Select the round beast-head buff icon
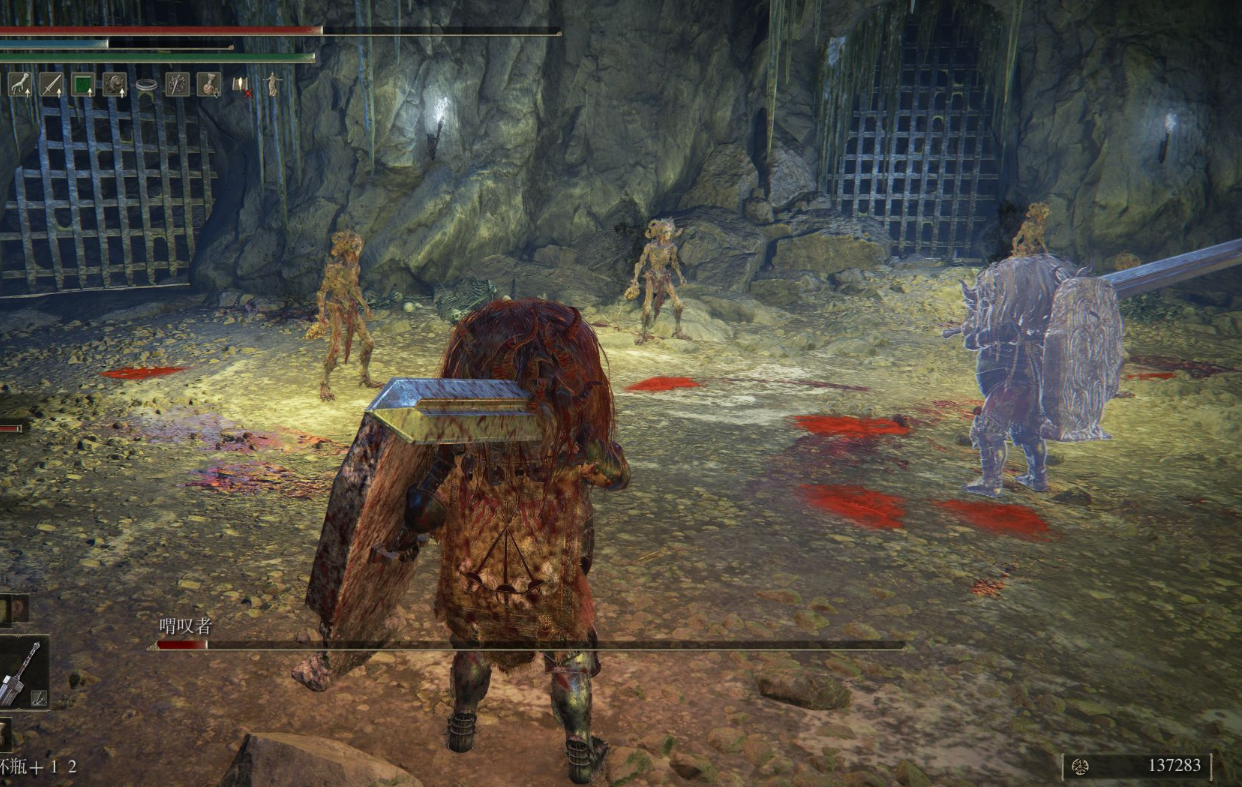 (x=114, y=84)
